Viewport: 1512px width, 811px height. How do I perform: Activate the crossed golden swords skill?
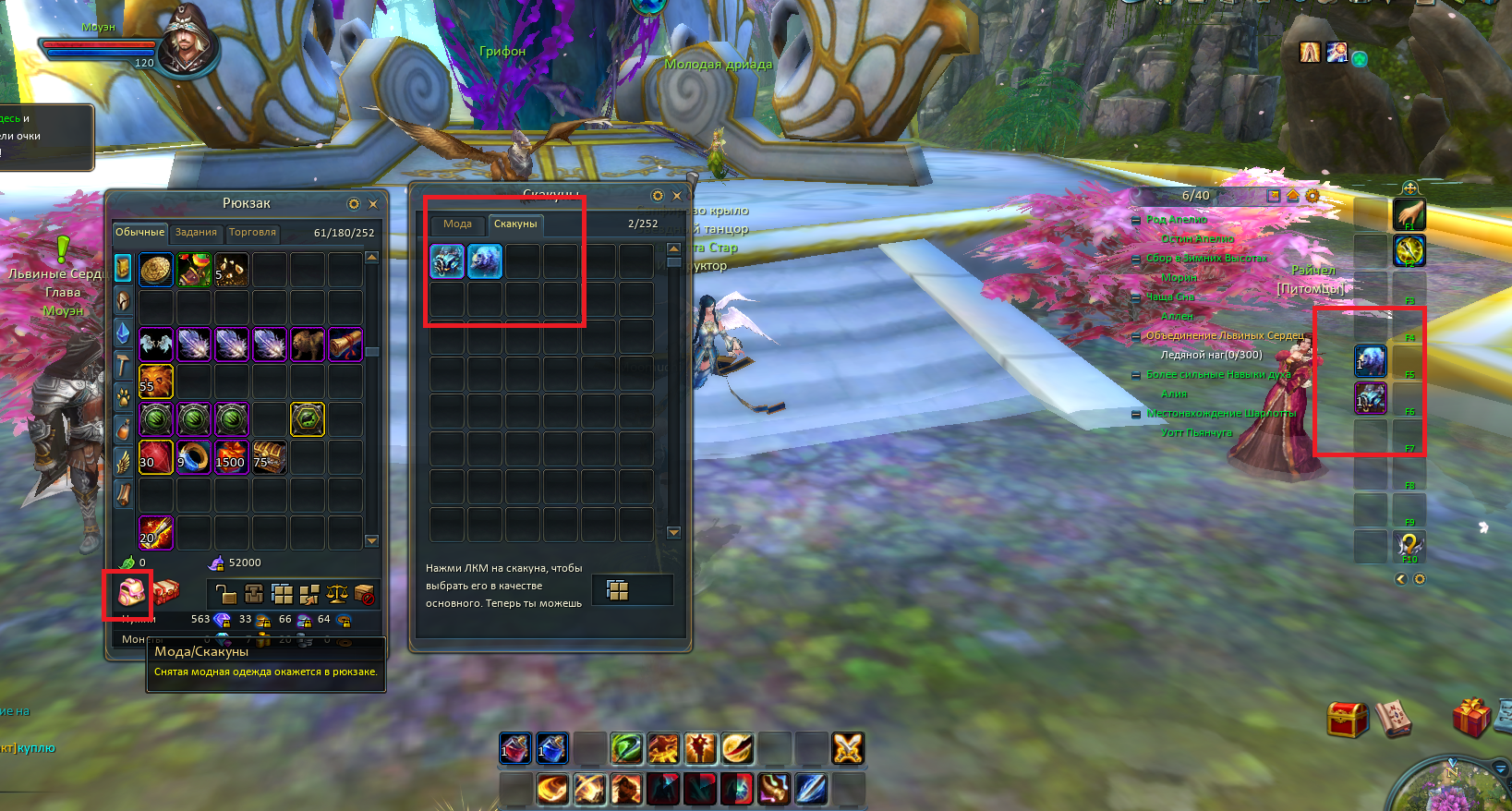847,748
